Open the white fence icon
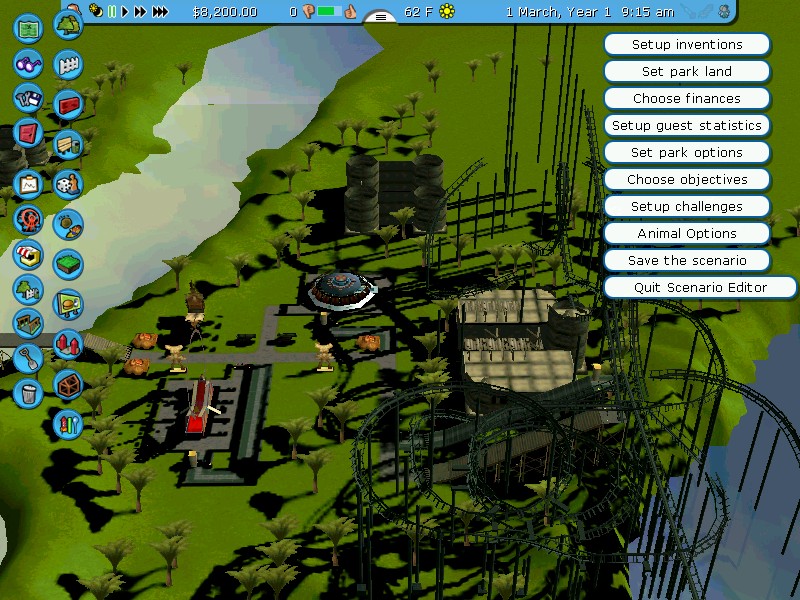 point(68,65)
